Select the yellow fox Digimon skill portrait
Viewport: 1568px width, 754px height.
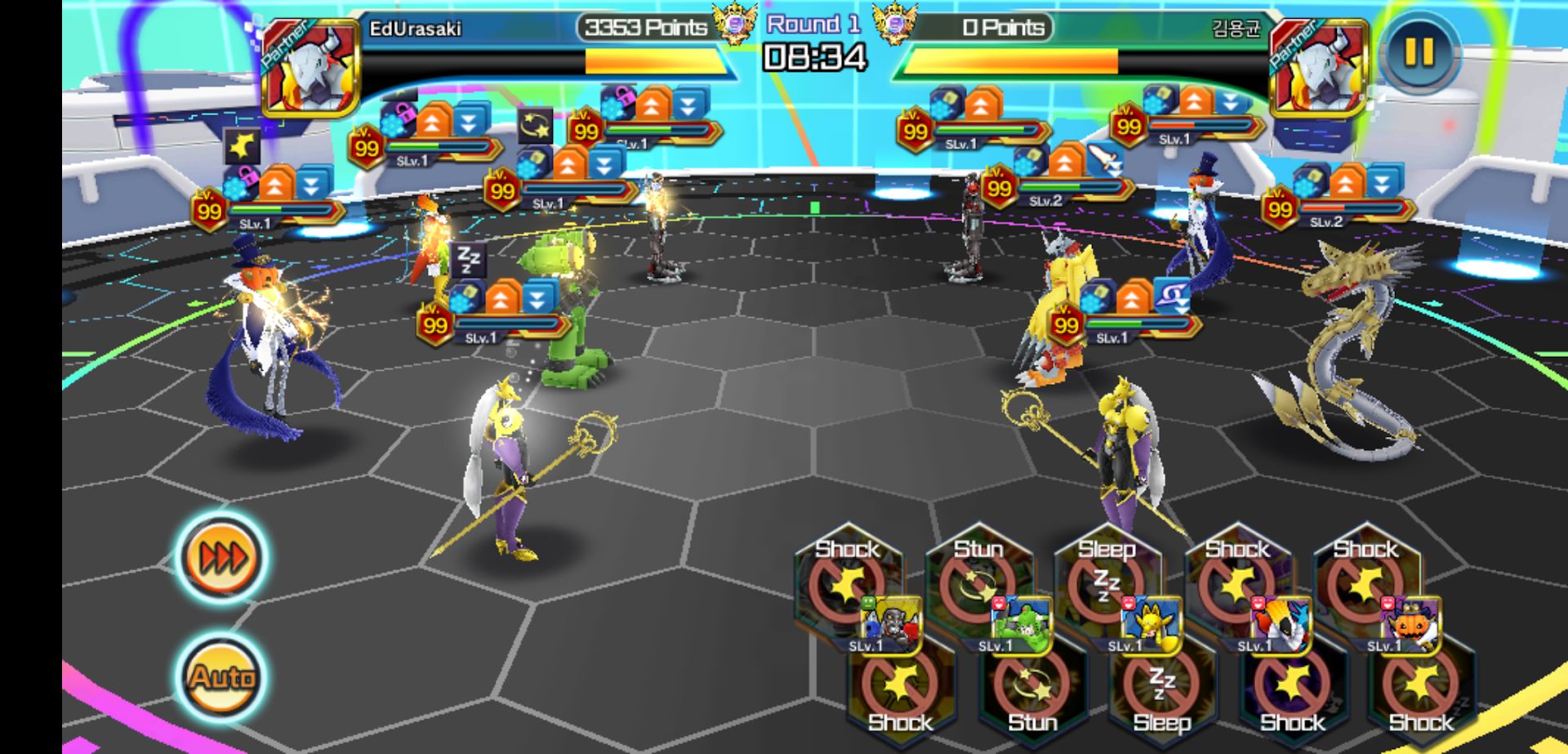click(x=1152, y=625)
